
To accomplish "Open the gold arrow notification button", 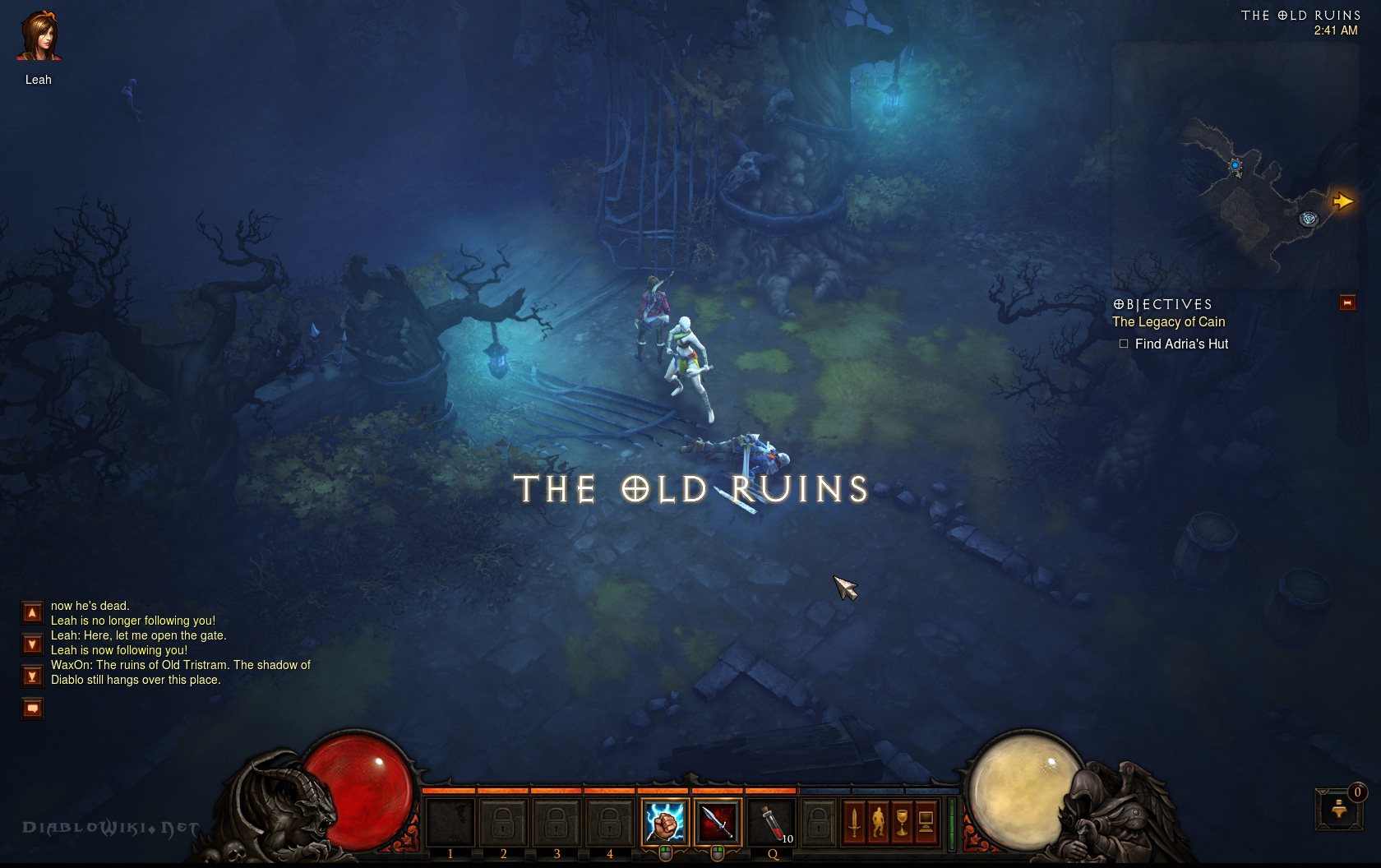I will pyautogui.click(x=1339, y=809).
